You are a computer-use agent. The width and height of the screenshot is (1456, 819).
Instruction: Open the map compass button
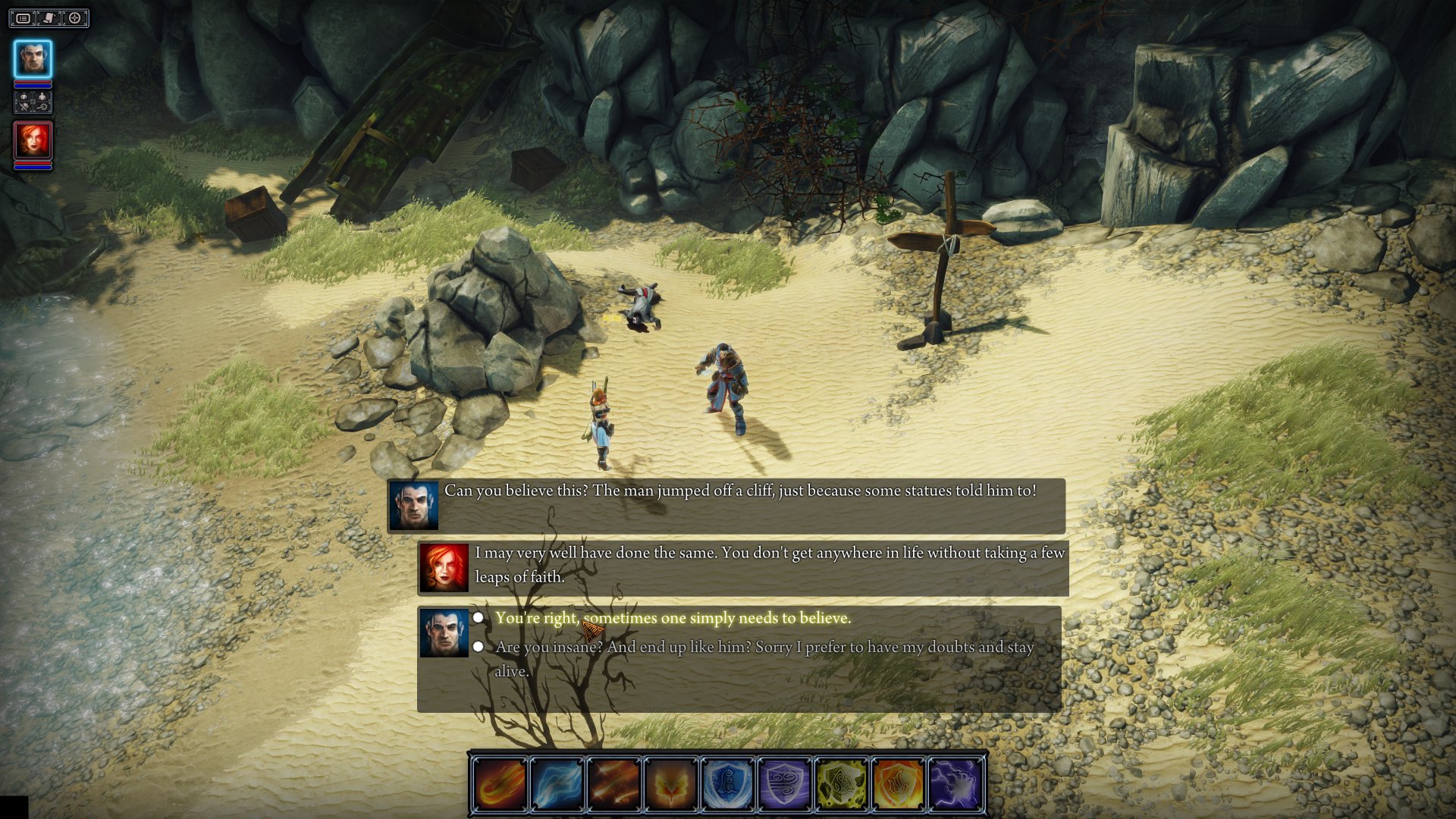[74, 18]
